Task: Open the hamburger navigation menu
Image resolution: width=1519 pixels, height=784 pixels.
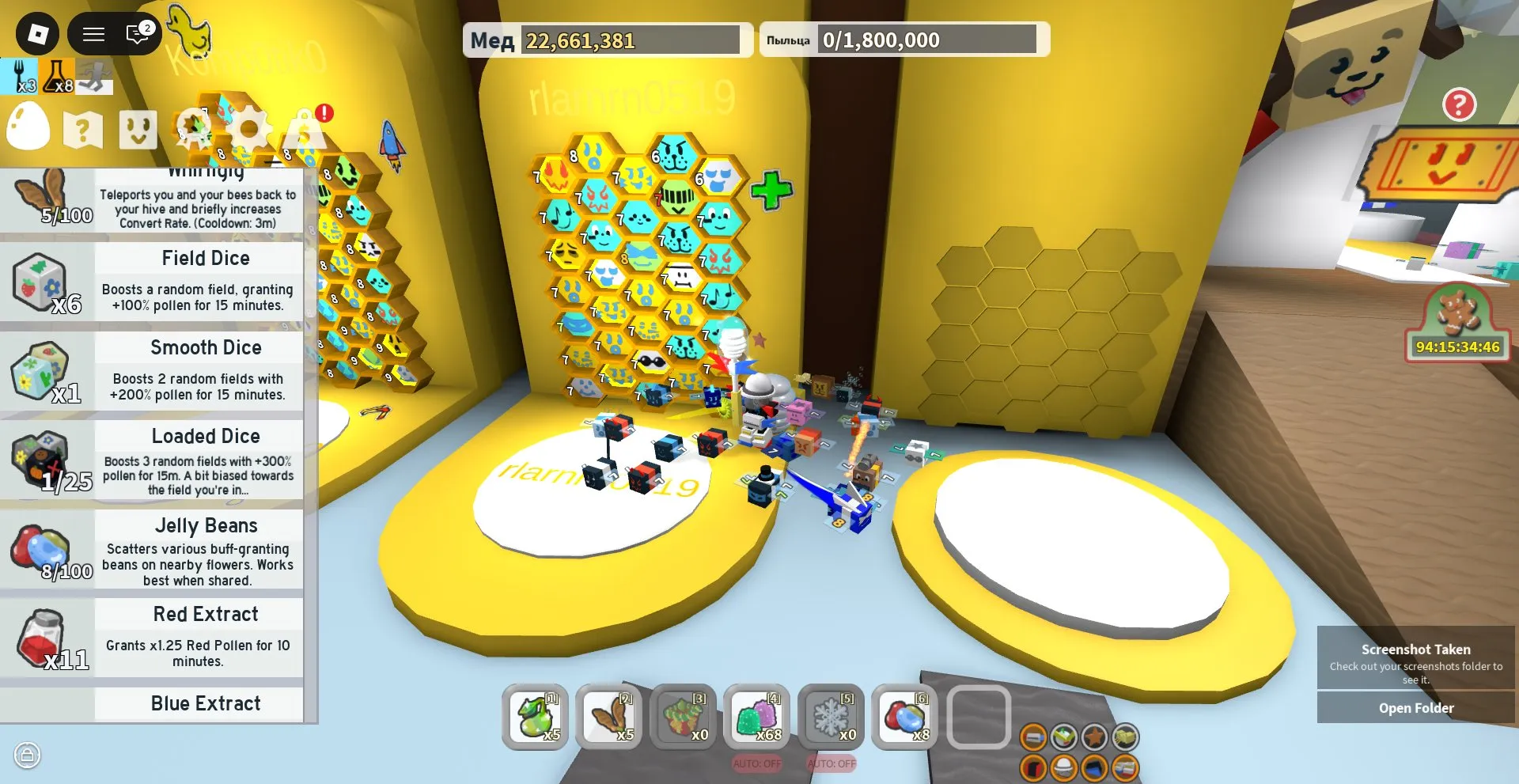Action: [93, 33]
